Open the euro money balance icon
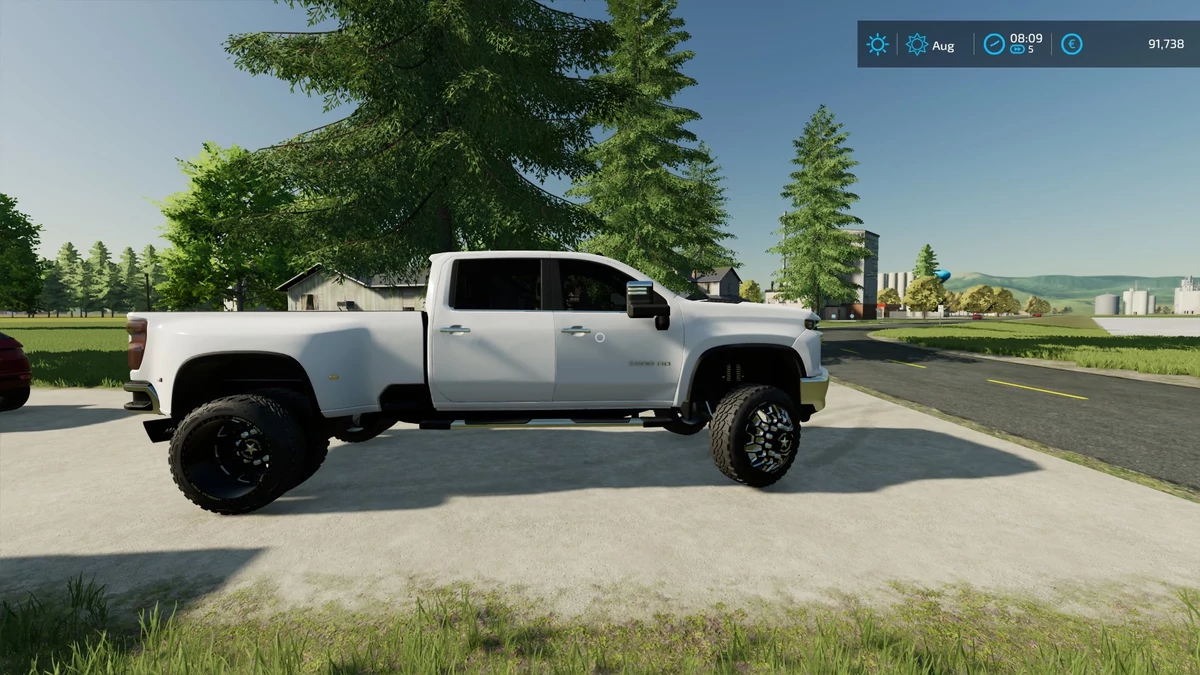Image resolution: width=1200 pixels, height=675 pixels. (x=1071, y=44)
